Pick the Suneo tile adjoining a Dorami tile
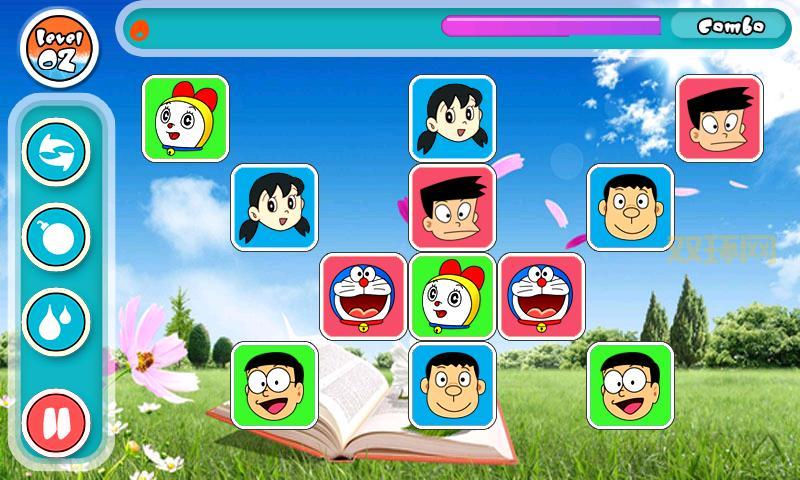The image size is (800, 480). tap(452, 207)
